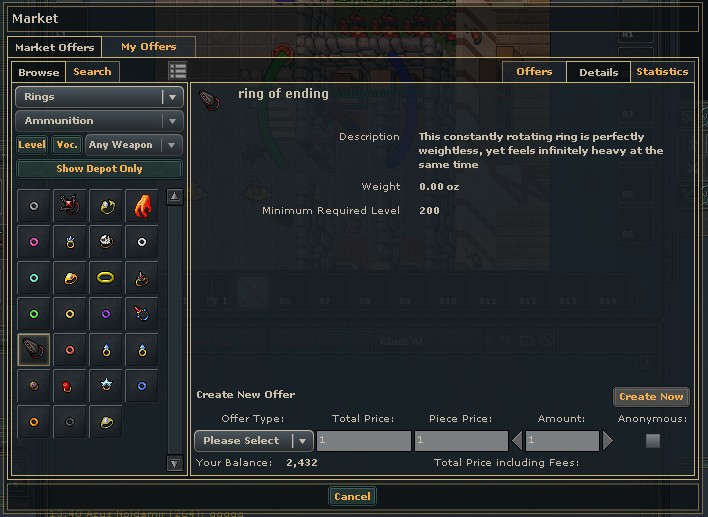Show the Offers view

(534, 72)
